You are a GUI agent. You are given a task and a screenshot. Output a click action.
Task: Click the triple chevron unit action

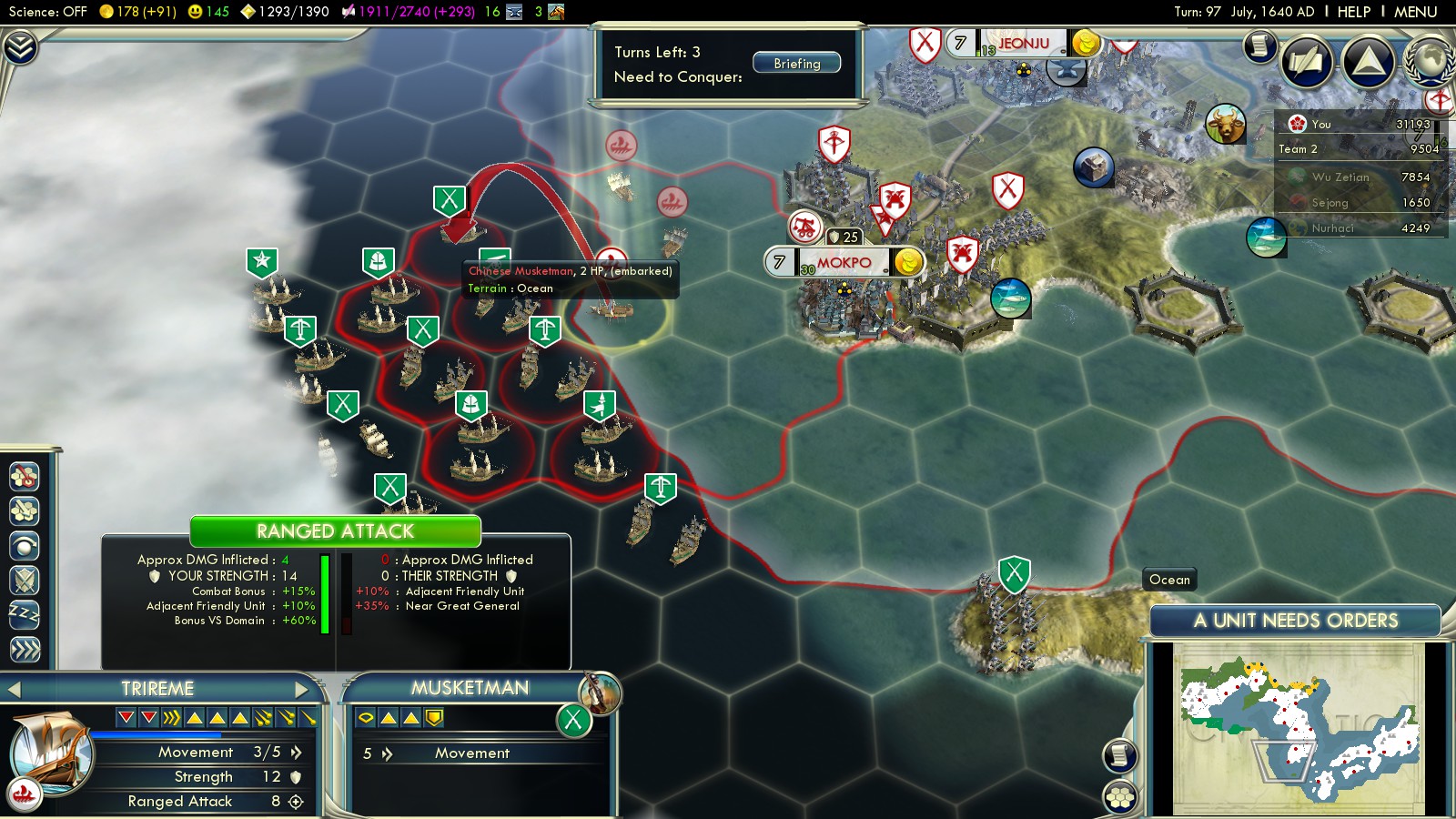[x=25, y=650]
